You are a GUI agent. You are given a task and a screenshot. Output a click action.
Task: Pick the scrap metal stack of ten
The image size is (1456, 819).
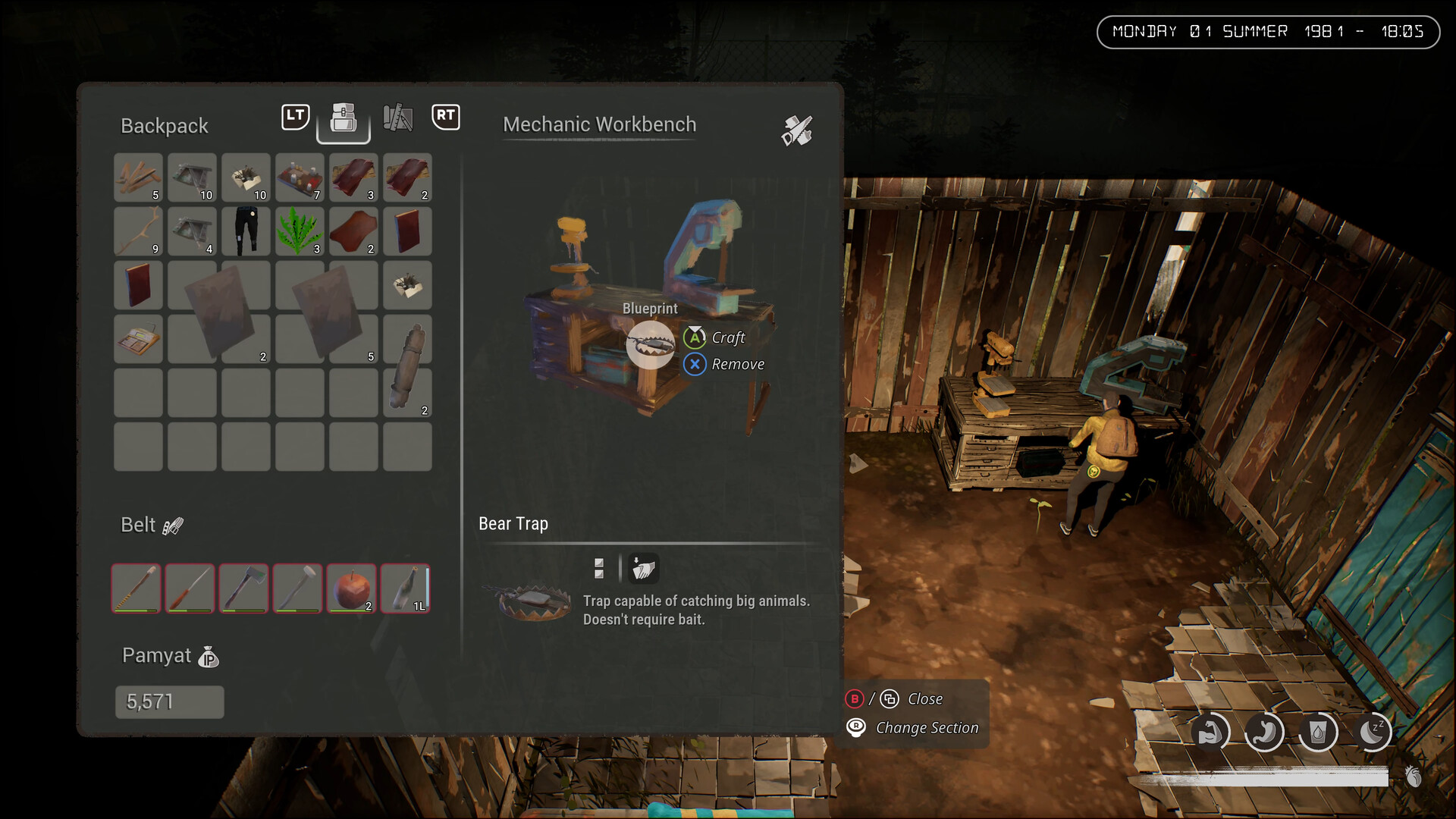[x=192, y=177]
